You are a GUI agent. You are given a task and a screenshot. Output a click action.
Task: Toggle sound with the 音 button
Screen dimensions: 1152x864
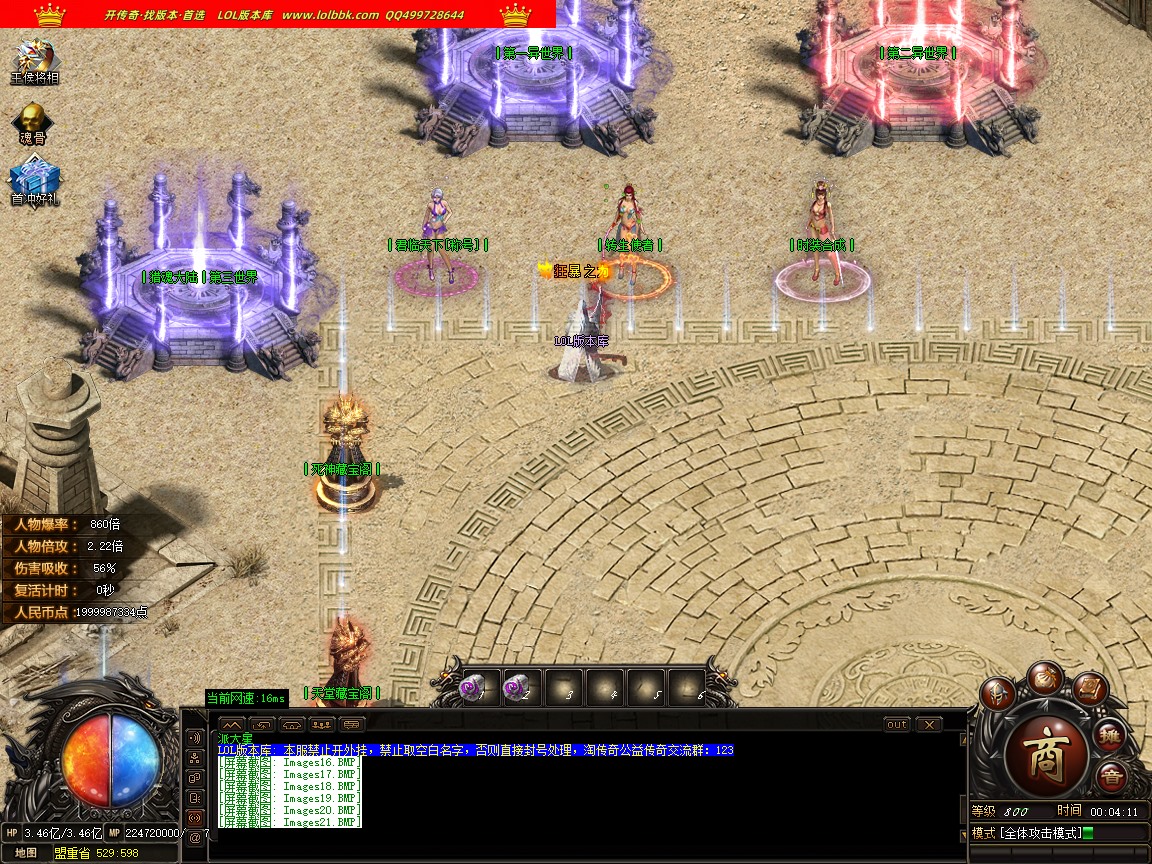[x=1110, y=777]
